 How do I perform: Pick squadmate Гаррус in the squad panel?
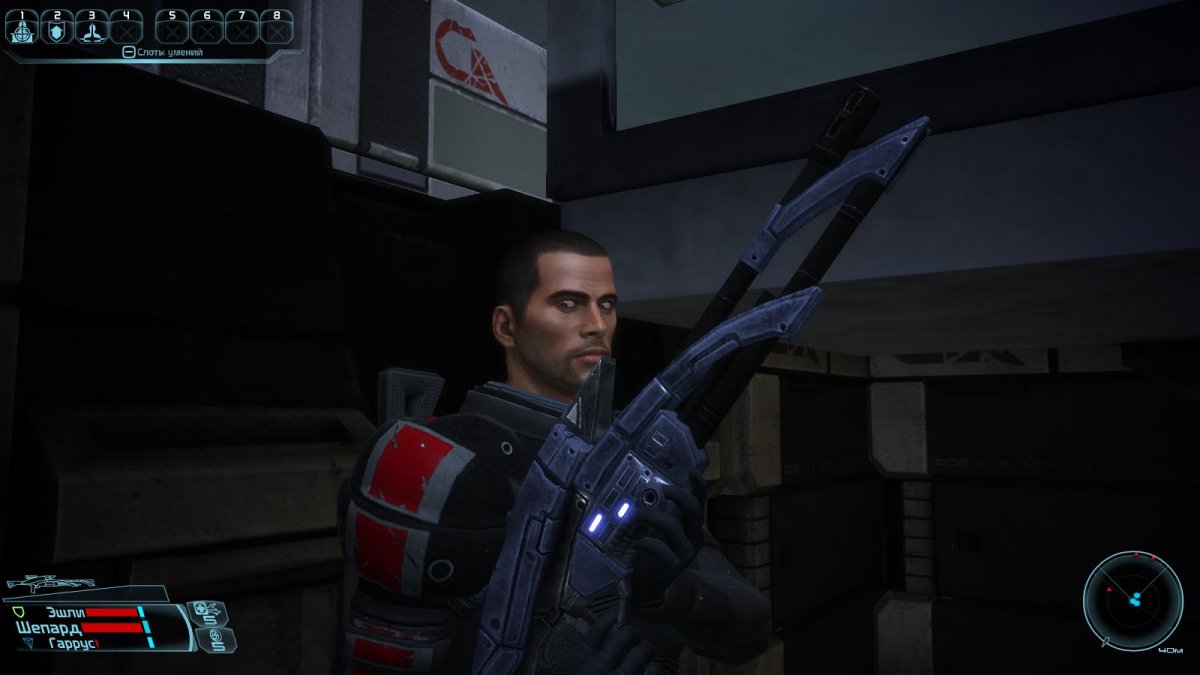pos(72,643)
